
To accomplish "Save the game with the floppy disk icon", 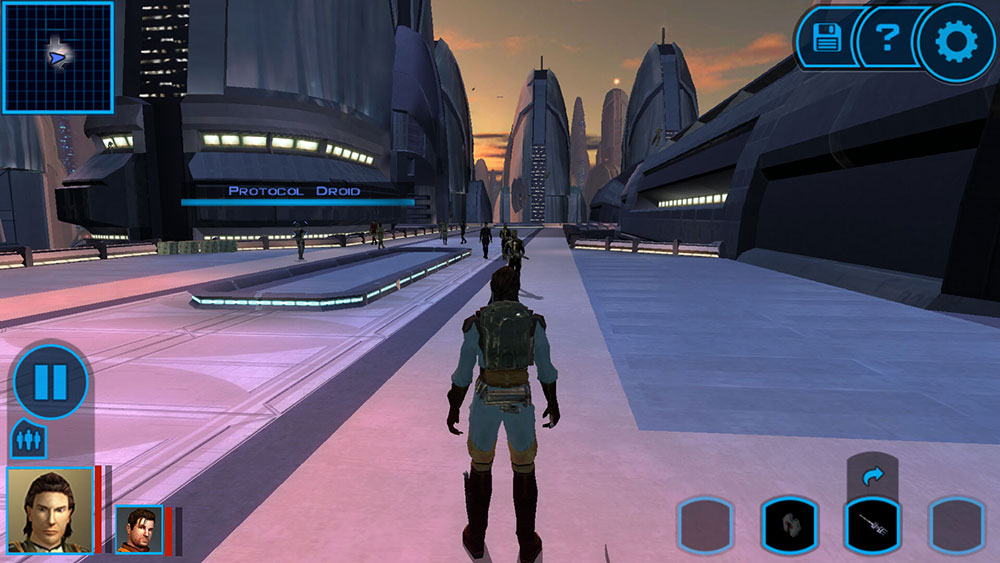I will 827,40.
